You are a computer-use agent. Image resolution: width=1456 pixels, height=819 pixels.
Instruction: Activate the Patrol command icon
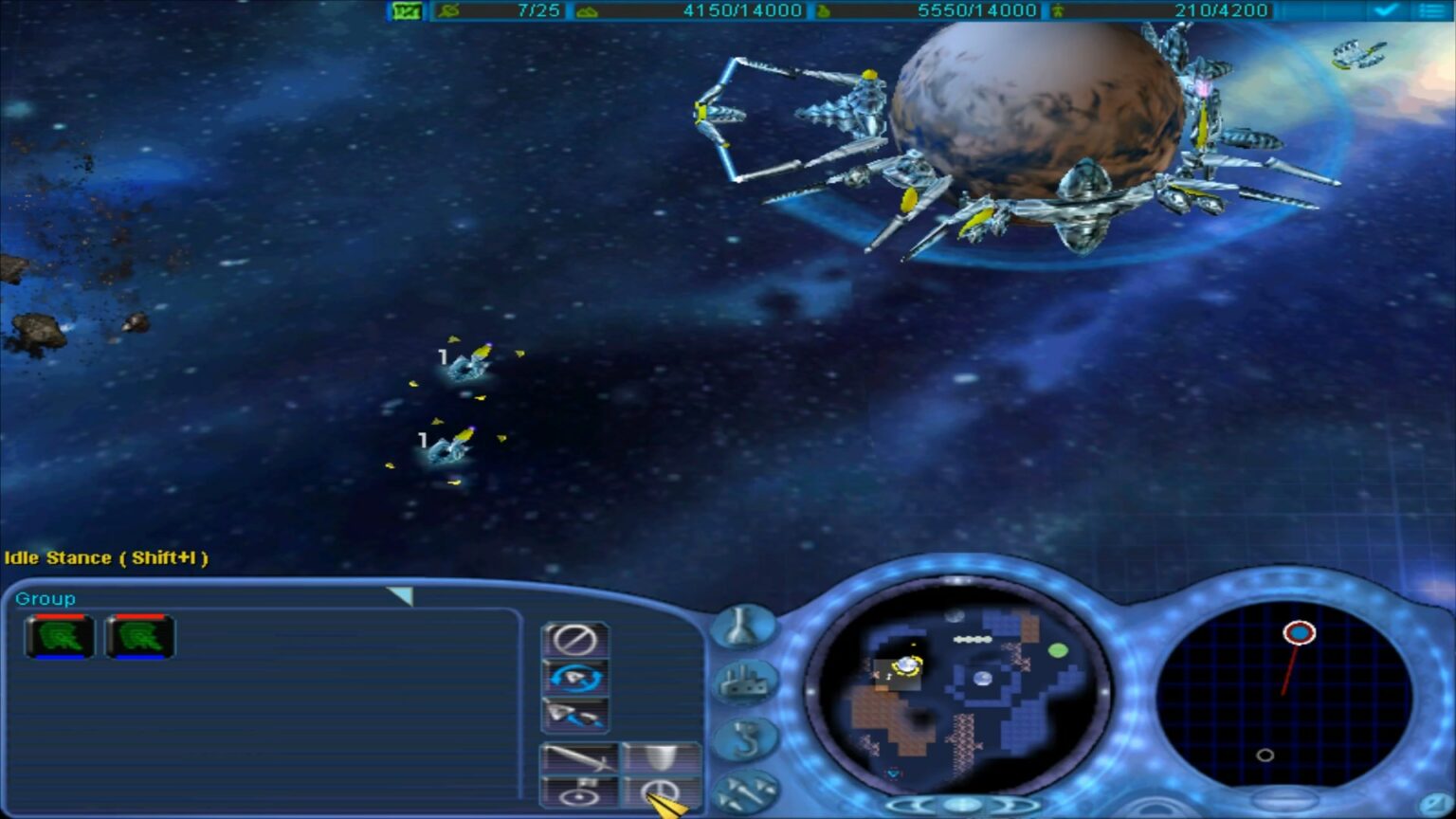tap(576, 679)
